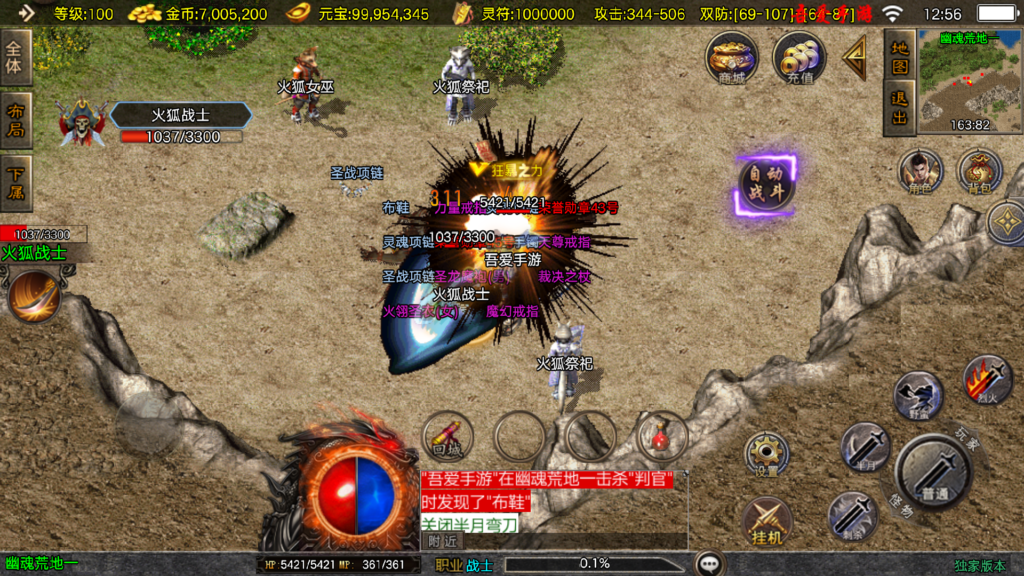The width and height of the screenshot is (1024, 576).
Task: Use the 回城 town return scroll
Action: tap(447, 436)
